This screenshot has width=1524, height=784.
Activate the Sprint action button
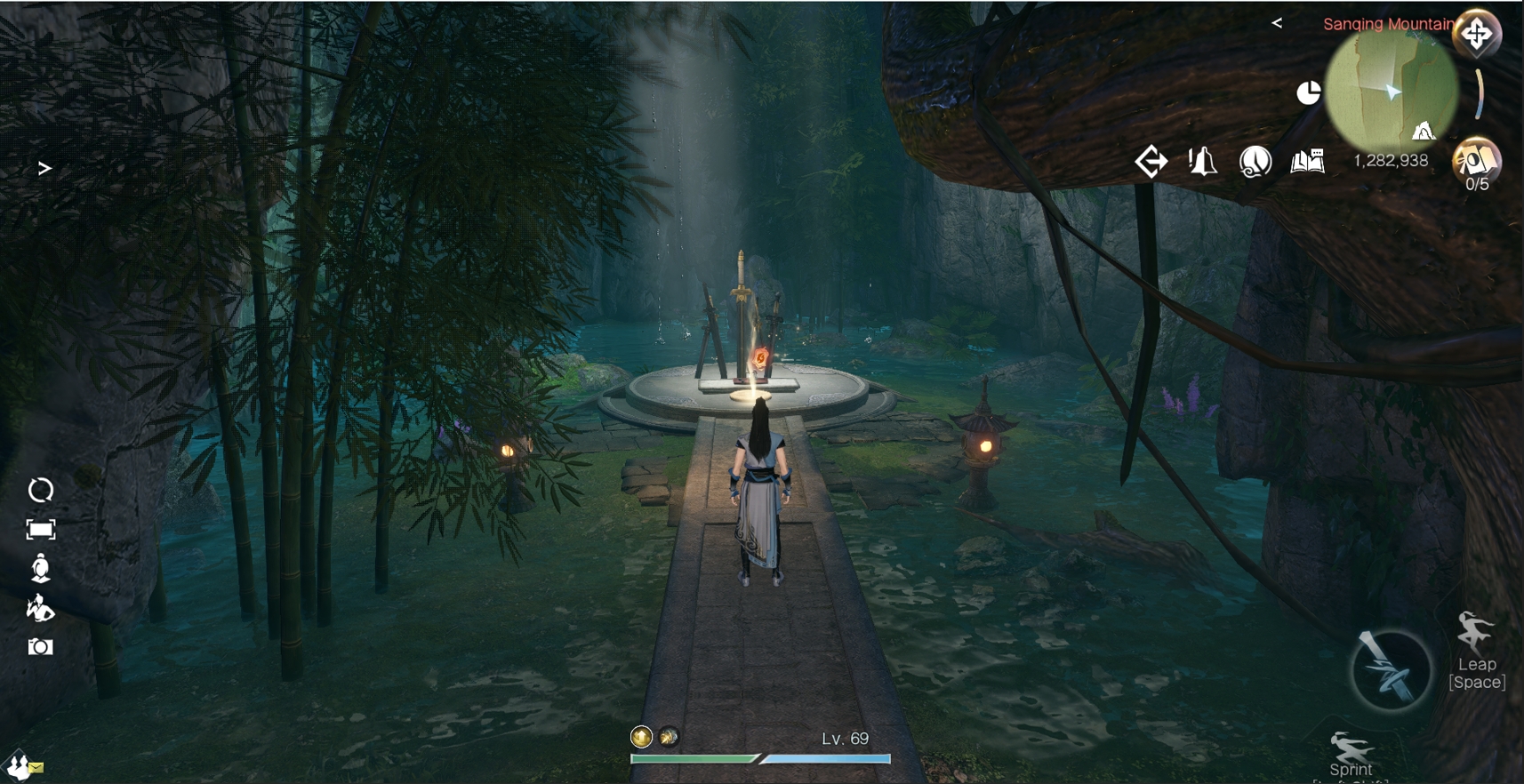pyautogui.click(x=1351, y=754)
